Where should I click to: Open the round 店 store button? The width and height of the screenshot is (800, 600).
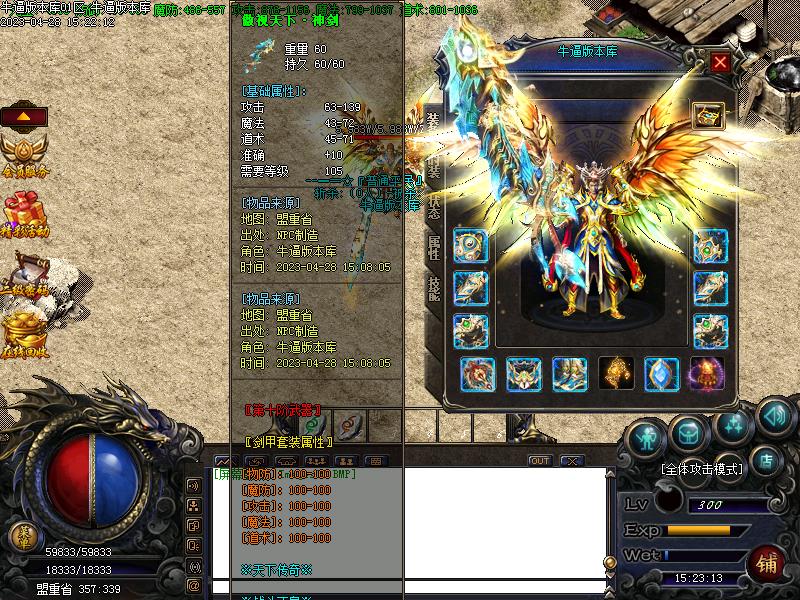pyautogui.click(x=768, y=461)
